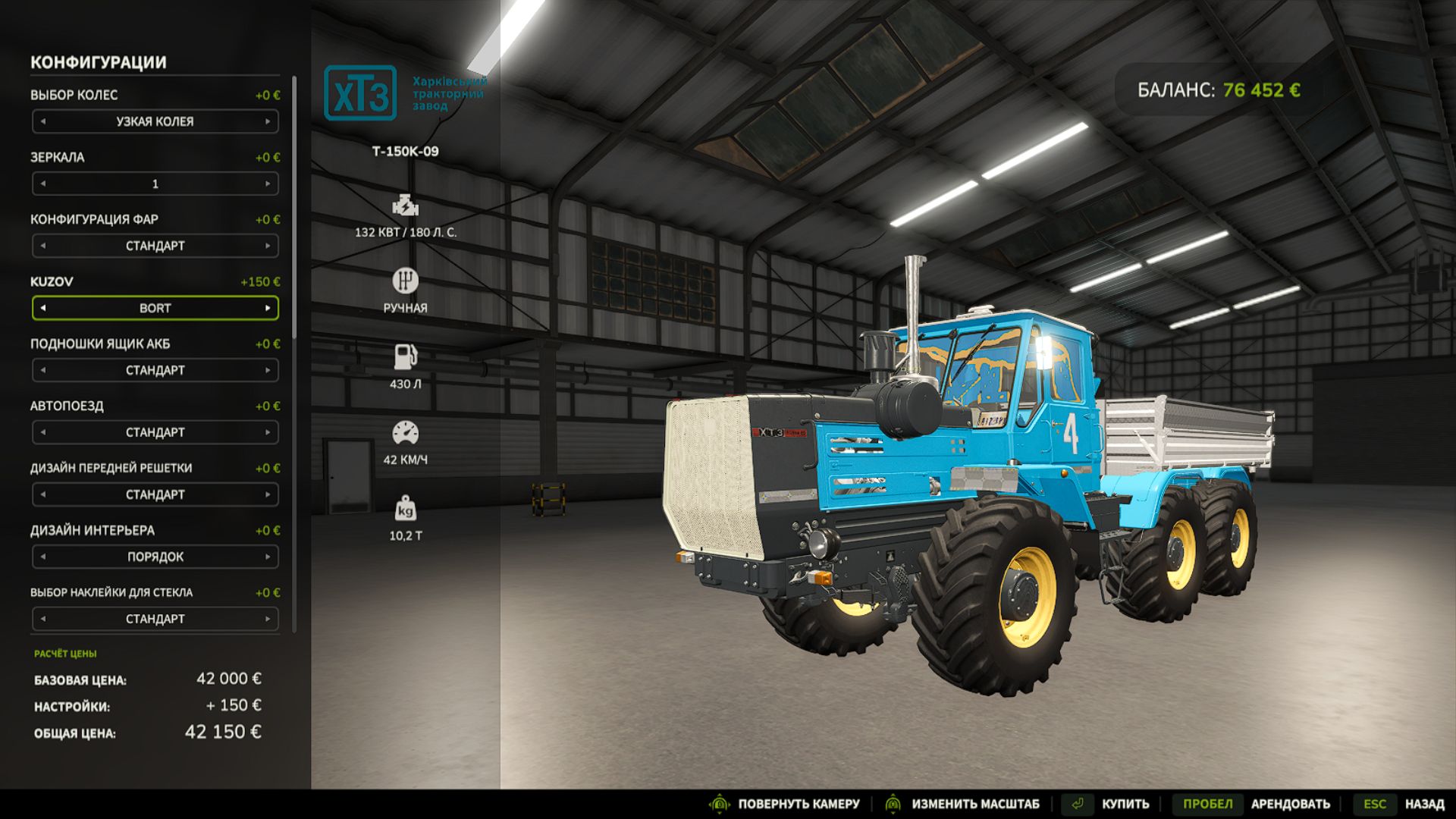Screen dimensions: 1456x819
Task: Select previous mirror option in ЗЕРКАЛА
Action: [x=44, y=184]
